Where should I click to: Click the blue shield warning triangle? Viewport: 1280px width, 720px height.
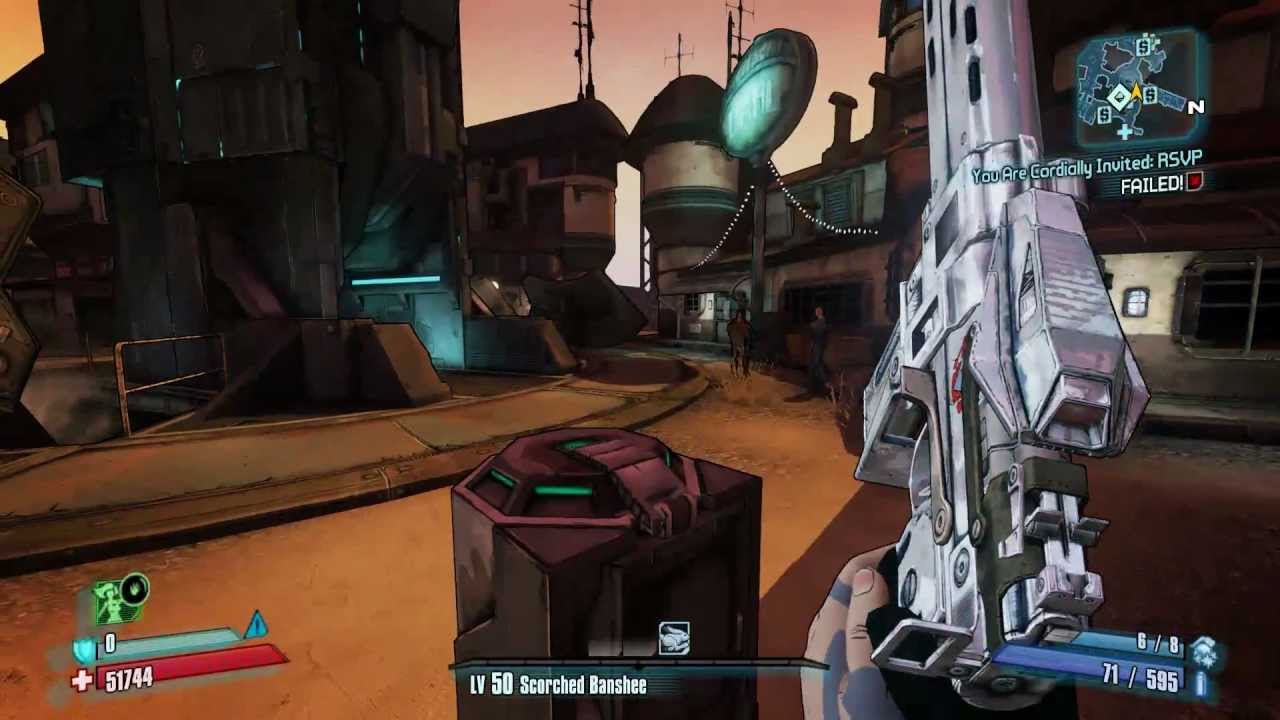(256, 625)
